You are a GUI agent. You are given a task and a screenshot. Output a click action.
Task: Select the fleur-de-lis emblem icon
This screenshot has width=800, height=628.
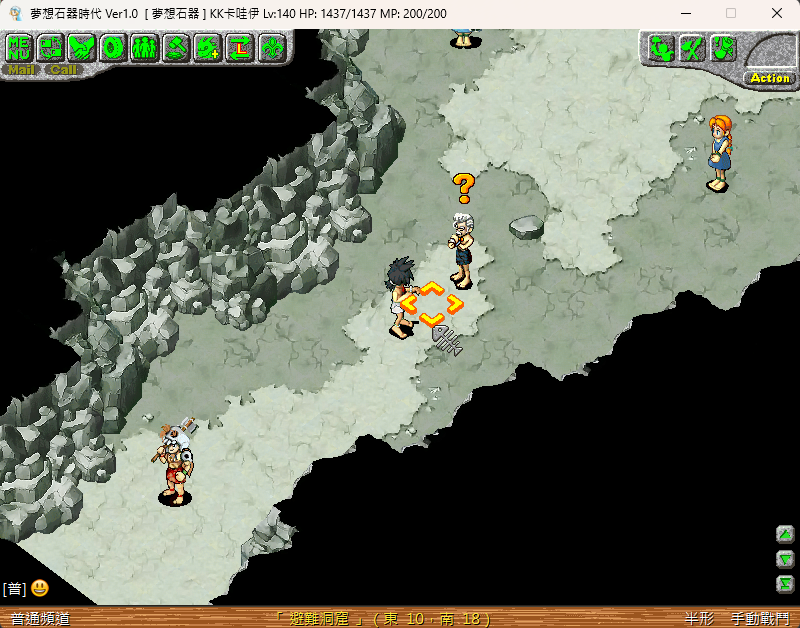(x=272, y=47)
